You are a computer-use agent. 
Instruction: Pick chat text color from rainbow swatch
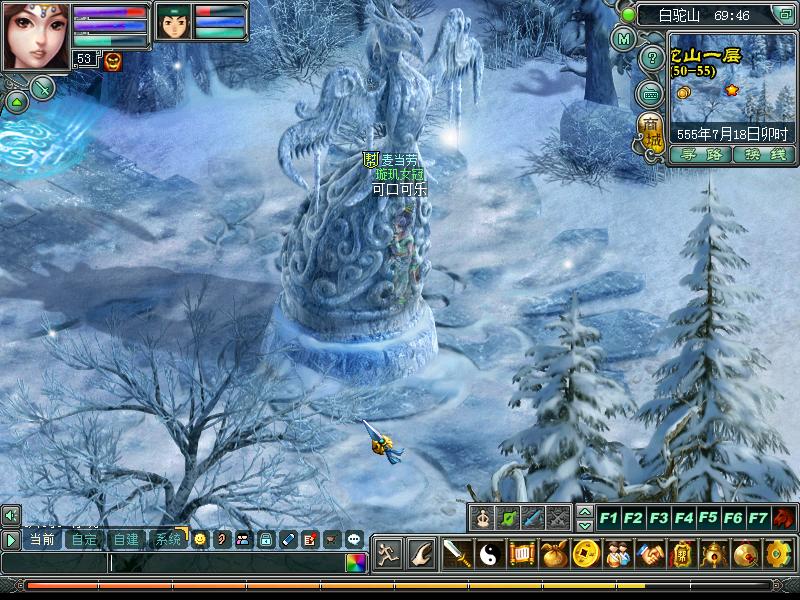click(356, 562)
